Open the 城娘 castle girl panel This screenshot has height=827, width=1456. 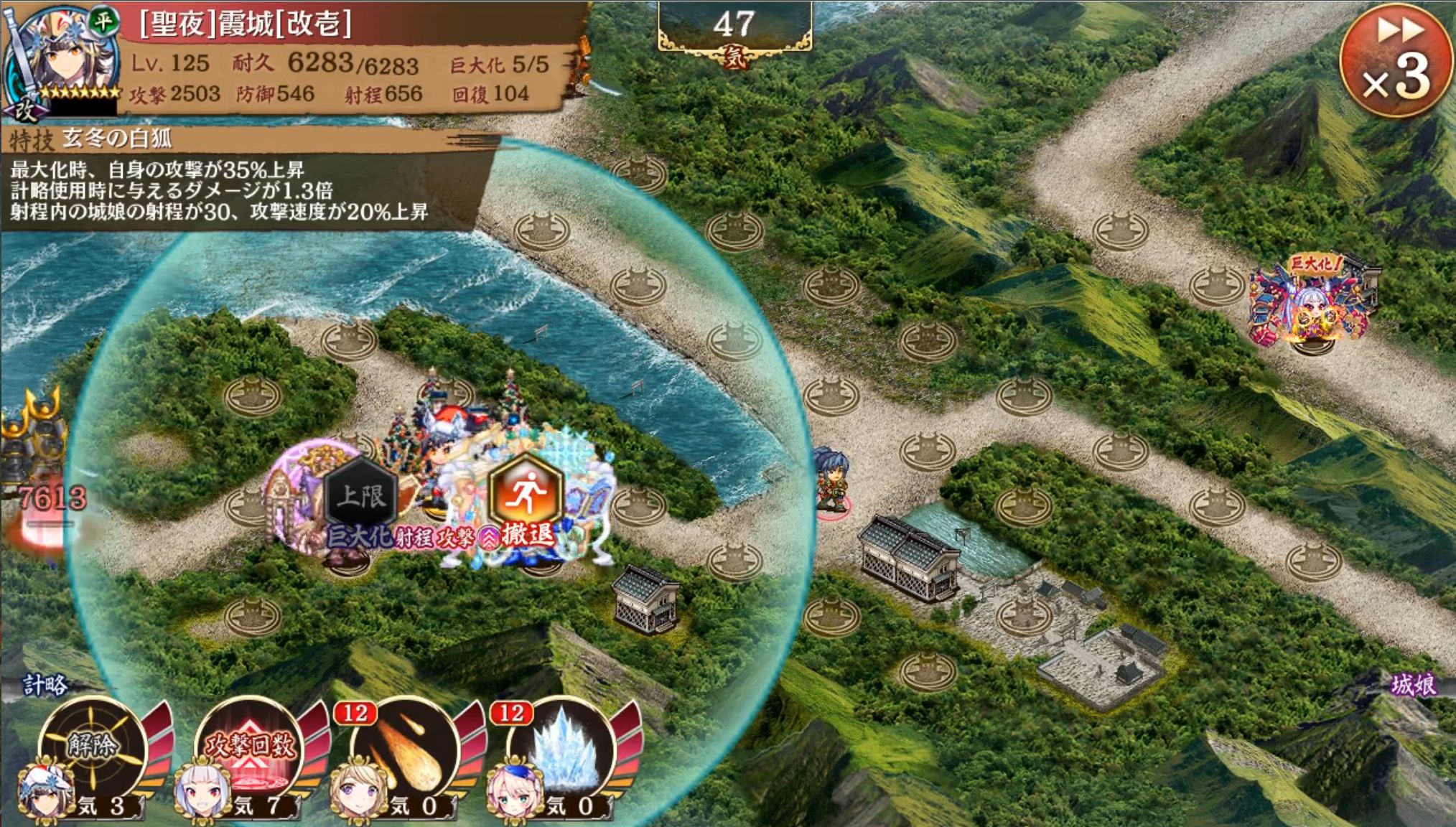pyautogui.click(x=1412, y=686)
